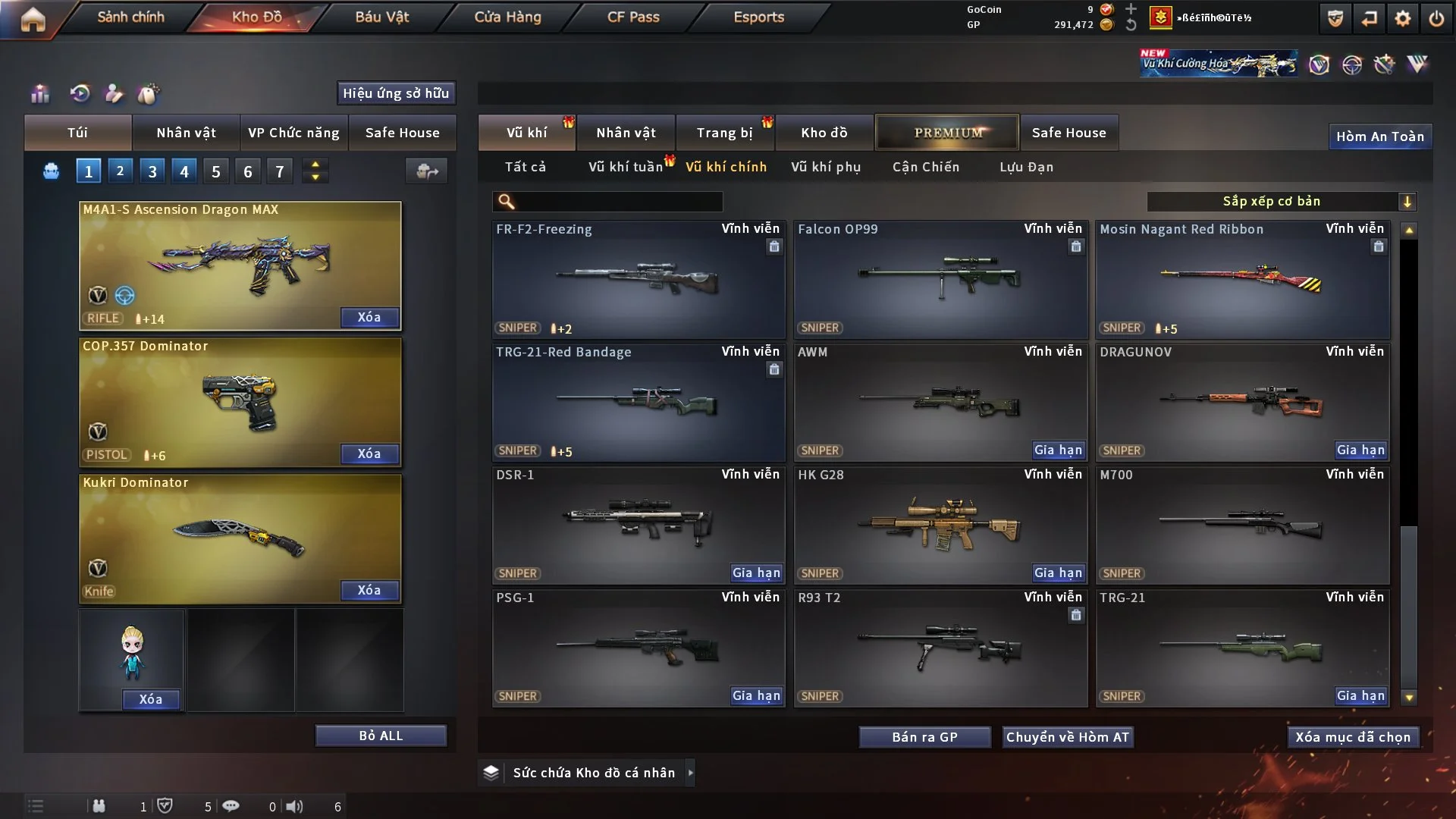Choose the Mosin Nagant Red Ribbon card

(1242, 279)
